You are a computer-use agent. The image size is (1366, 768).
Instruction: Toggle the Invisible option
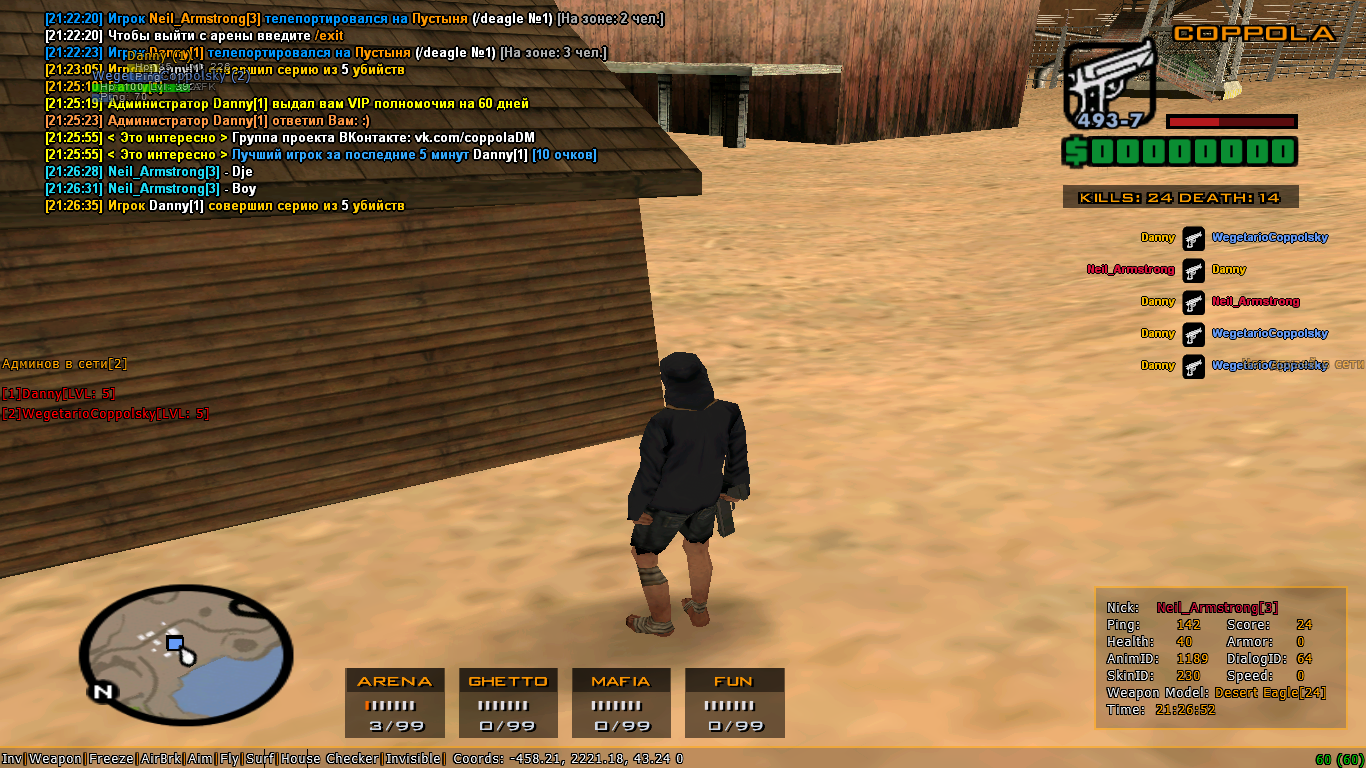(x=413, y=759)
